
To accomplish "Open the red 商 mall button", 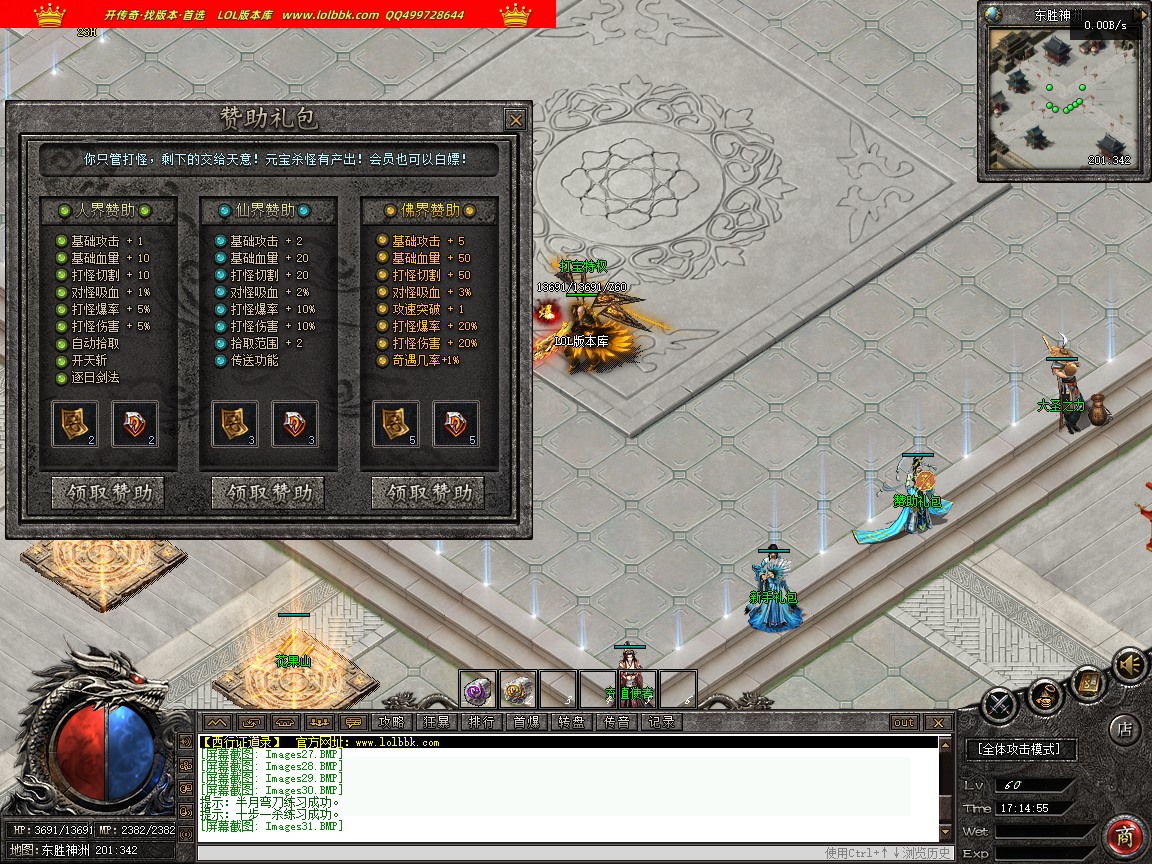I will (x=1125, y=836).
